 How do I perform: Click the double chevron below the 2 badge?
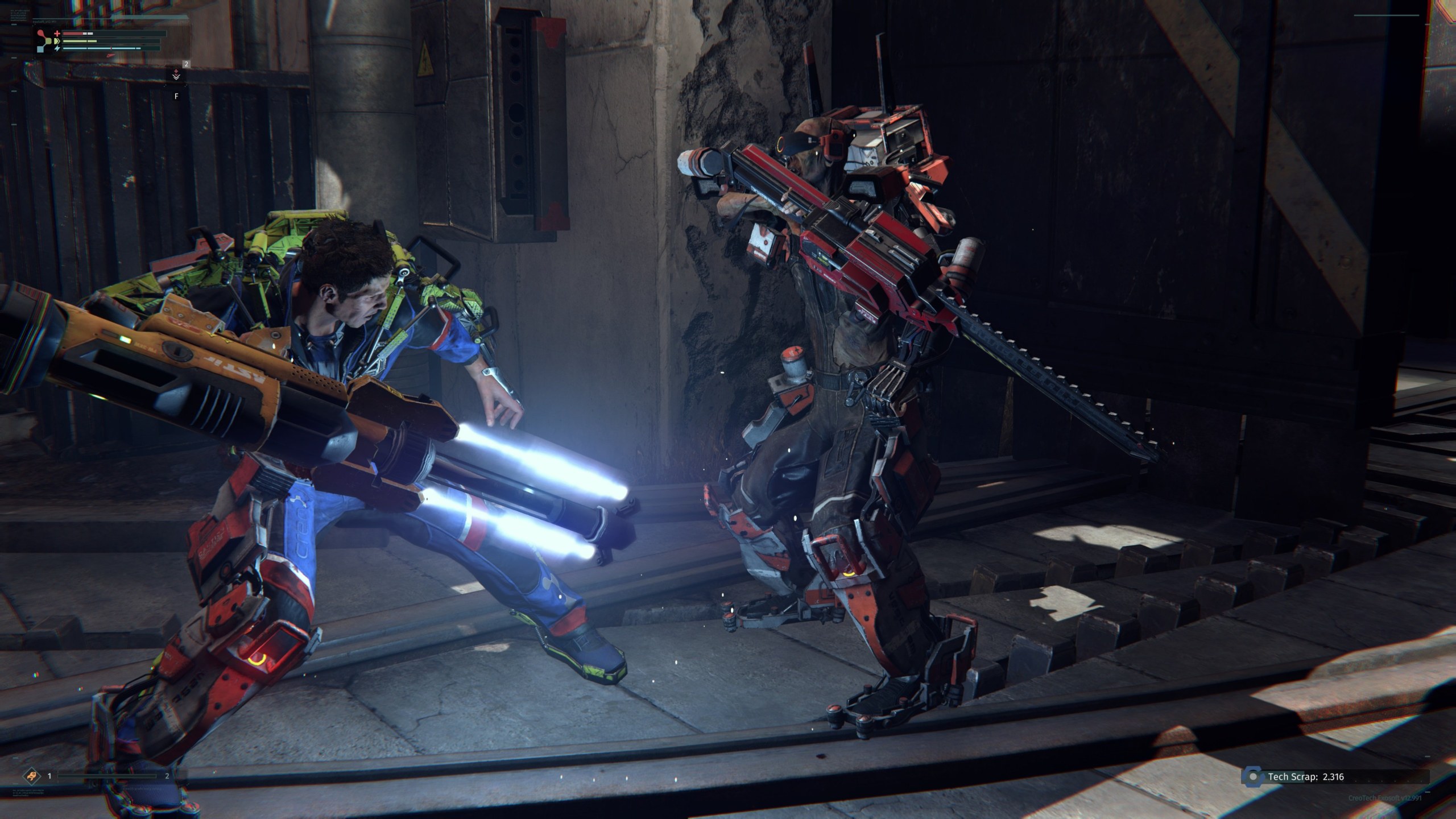point(176,77)
